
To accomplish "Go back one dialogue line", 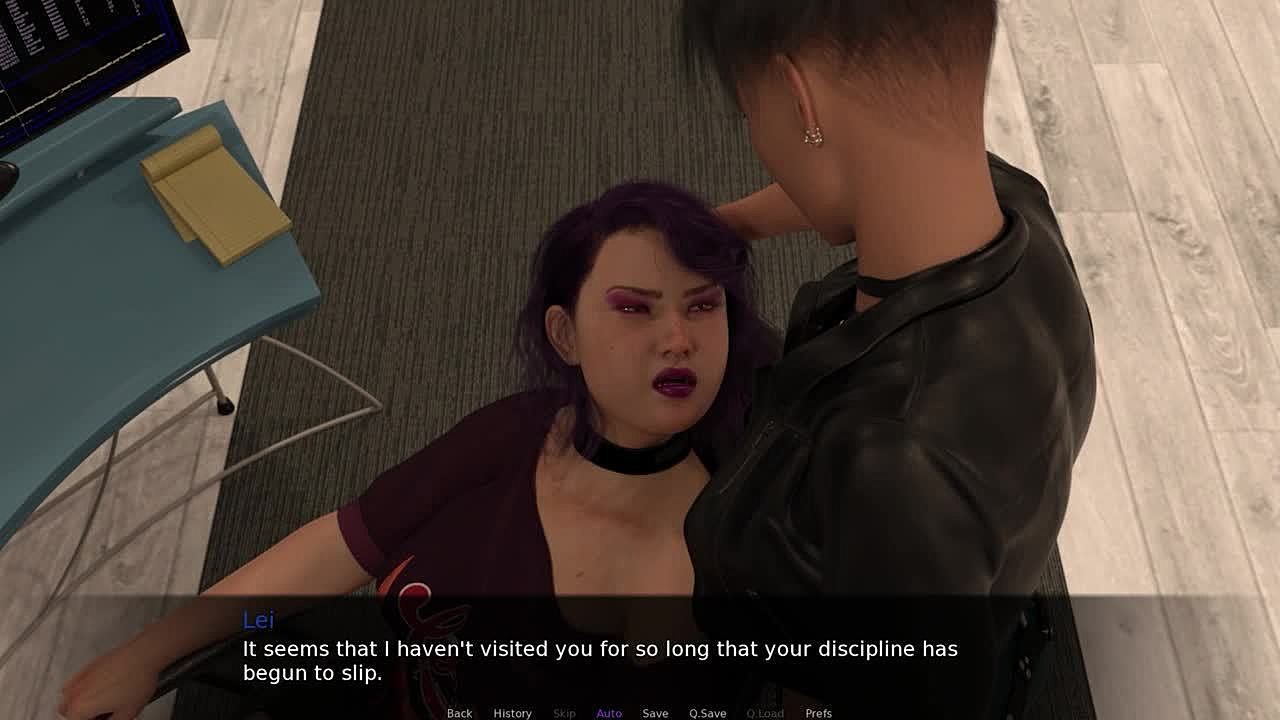I will tap(459, 713).
